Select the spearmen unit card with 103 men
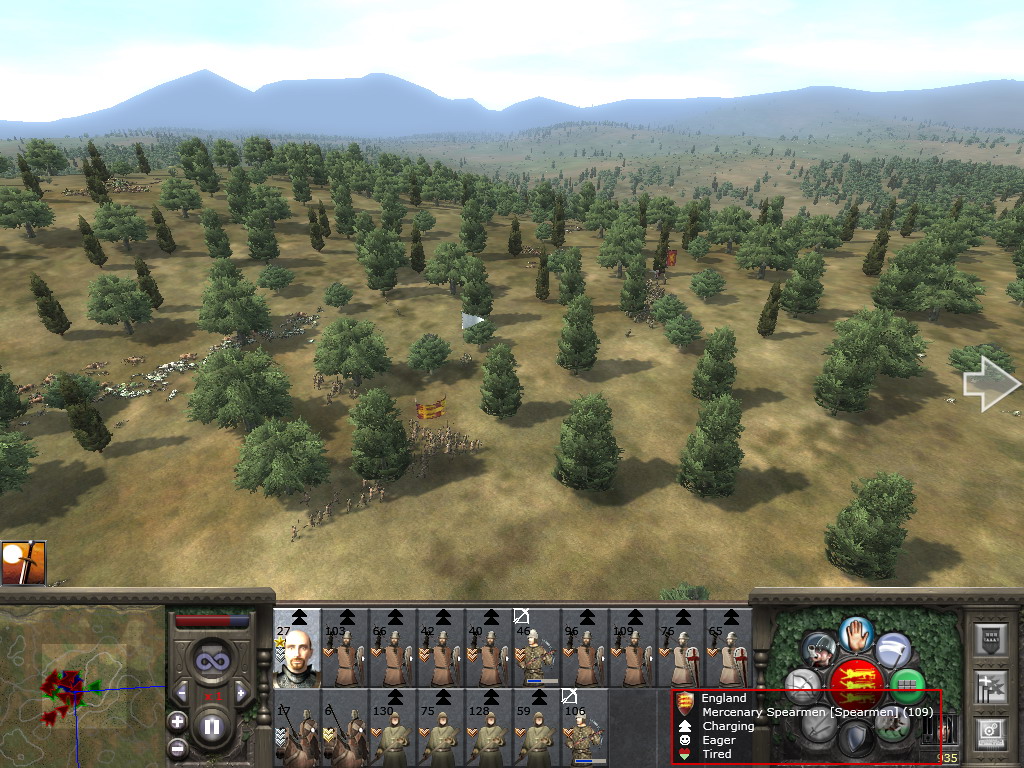The height and width of the screenshot is (768, 1024). coord(345,648)
